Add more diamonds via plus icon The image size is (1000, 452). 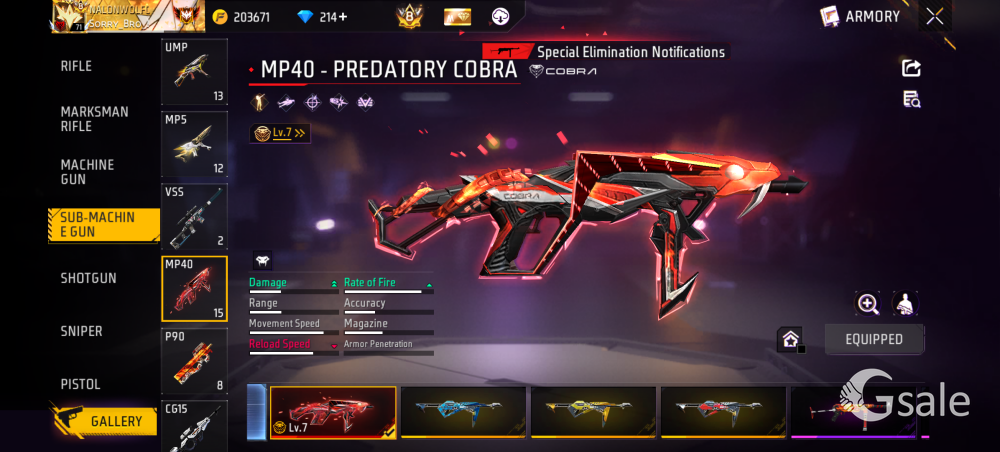[343, 17]
